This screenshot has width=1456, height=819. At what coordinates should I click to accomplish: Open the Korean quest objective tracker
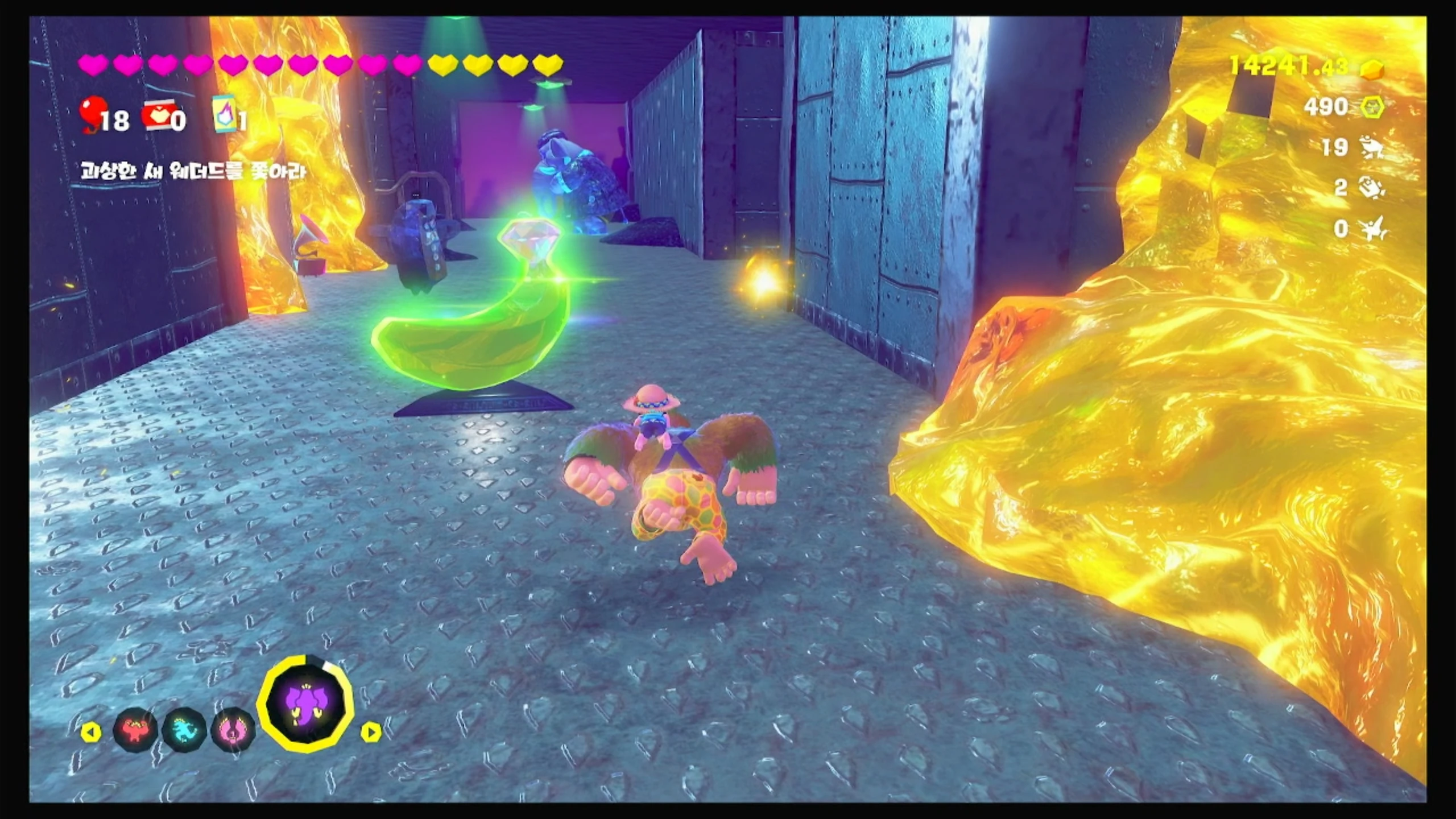193,171
